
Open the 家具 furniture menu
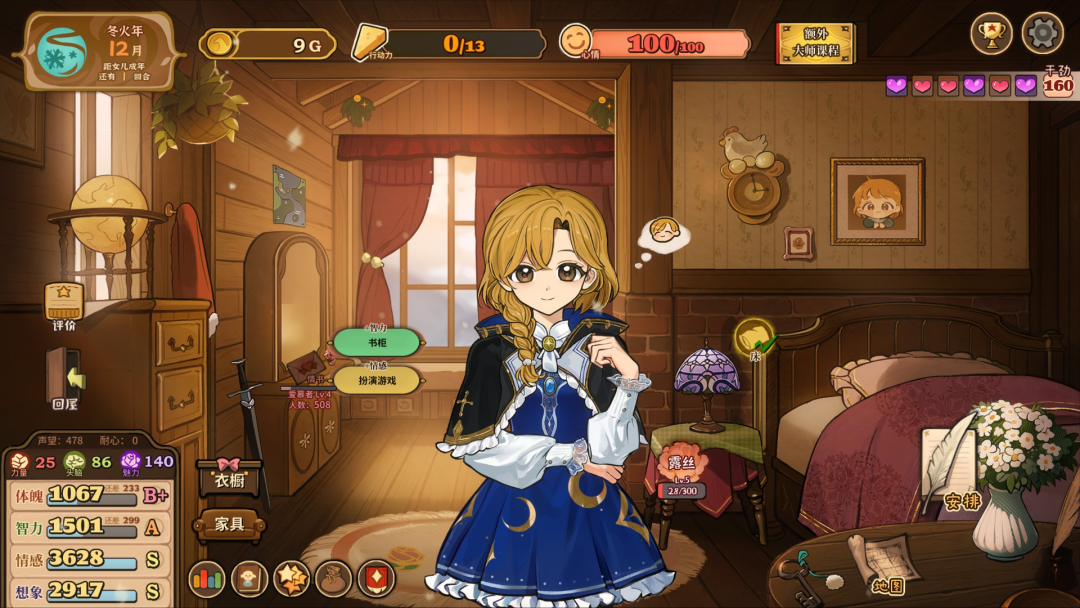point(230,524)
